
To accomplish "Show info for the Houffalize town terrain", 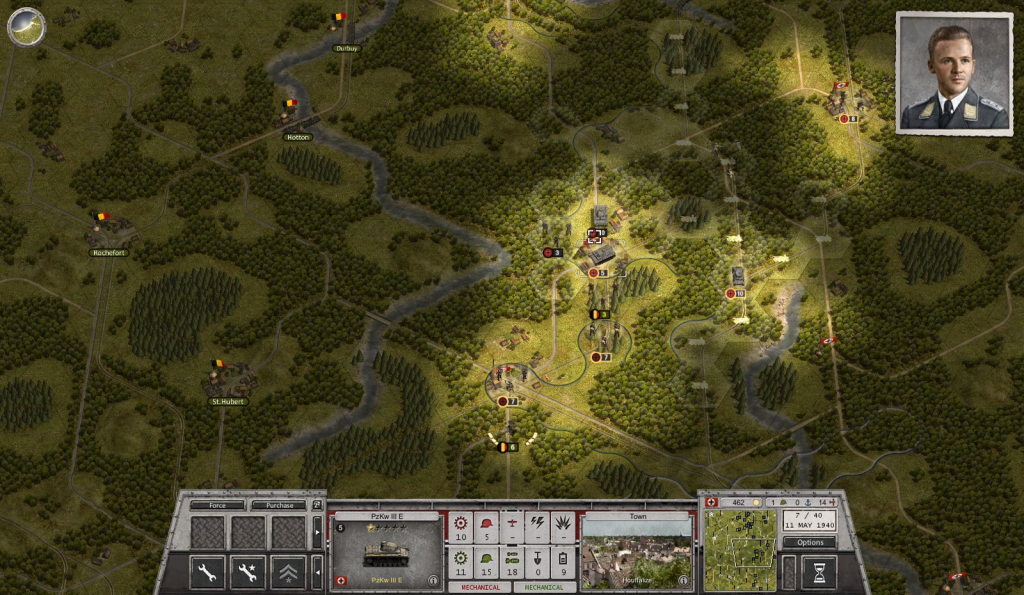I will 682,579.
